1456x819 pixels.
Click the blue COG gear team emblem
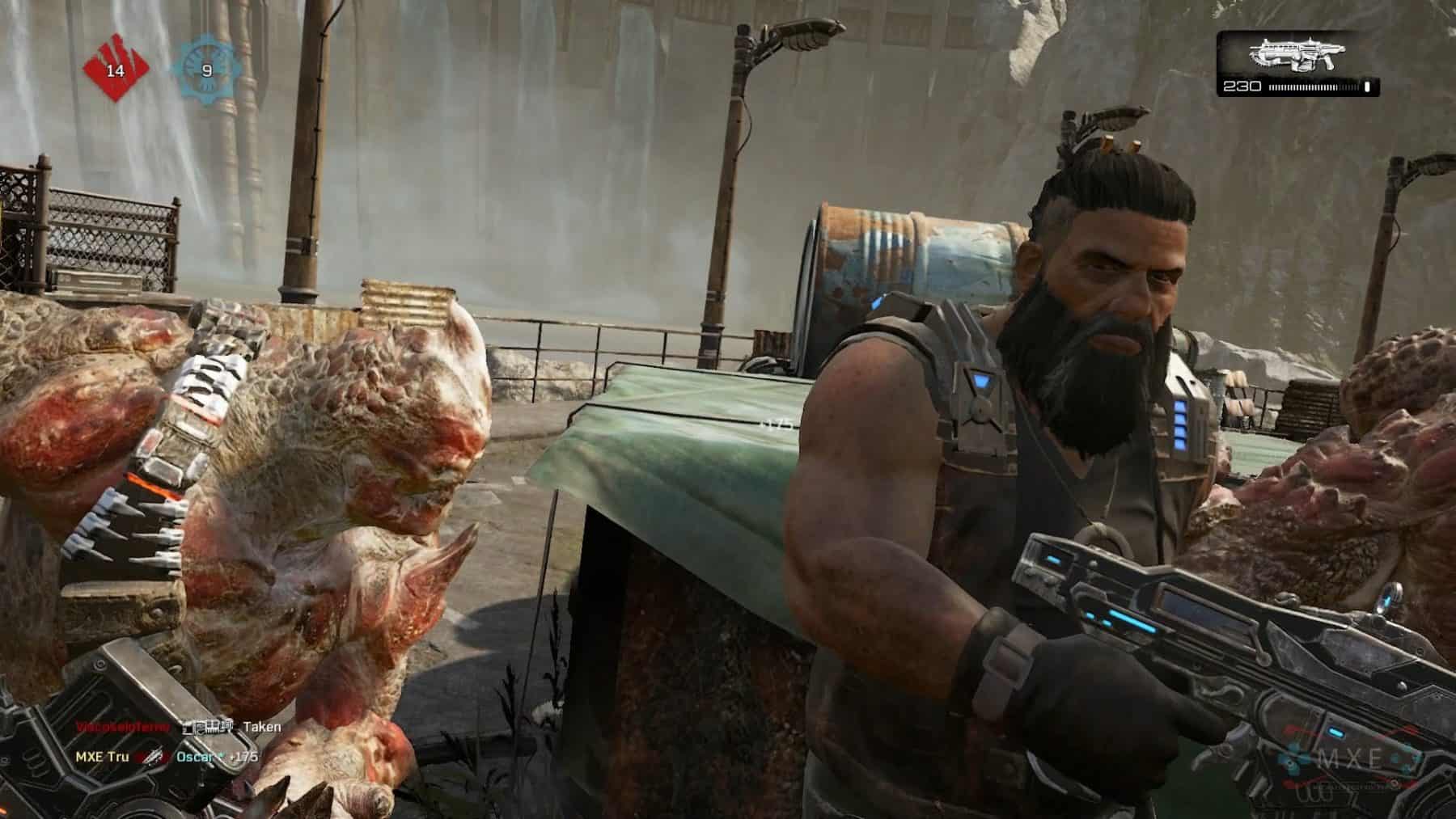(206, 71)
